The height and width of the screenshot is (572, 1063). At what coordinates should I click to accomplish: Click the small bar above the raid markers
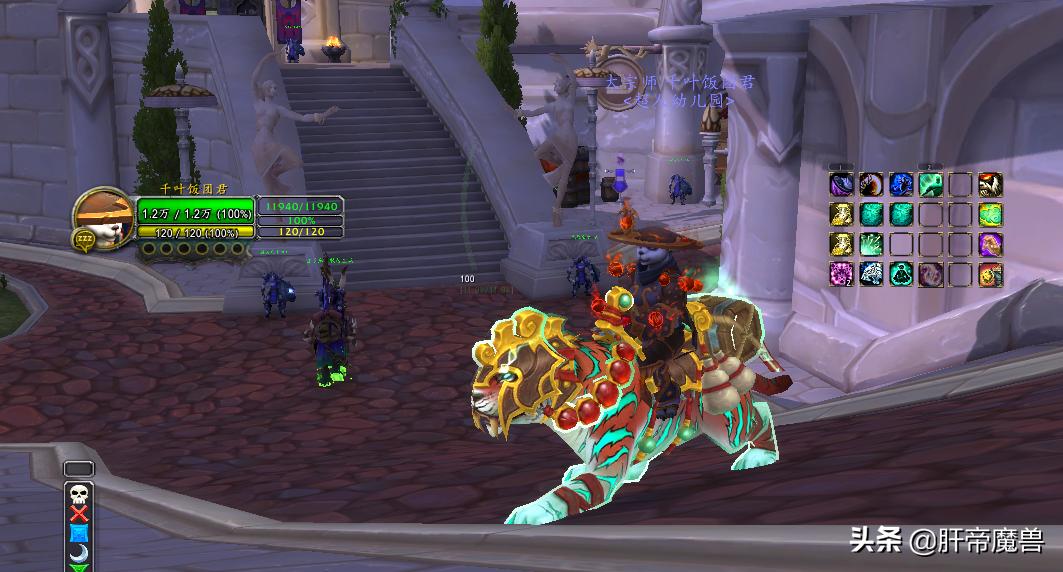78,469
